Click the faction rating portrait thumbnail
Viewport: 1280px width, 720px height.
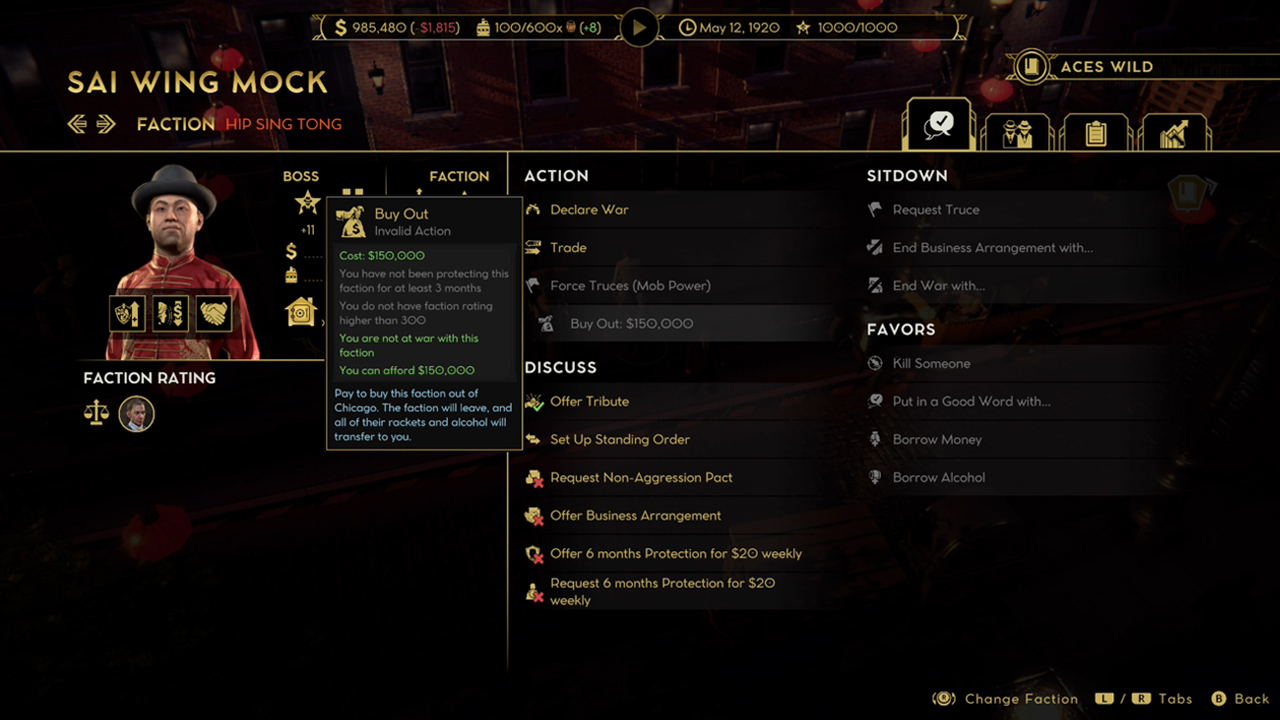tap(137, 414)
